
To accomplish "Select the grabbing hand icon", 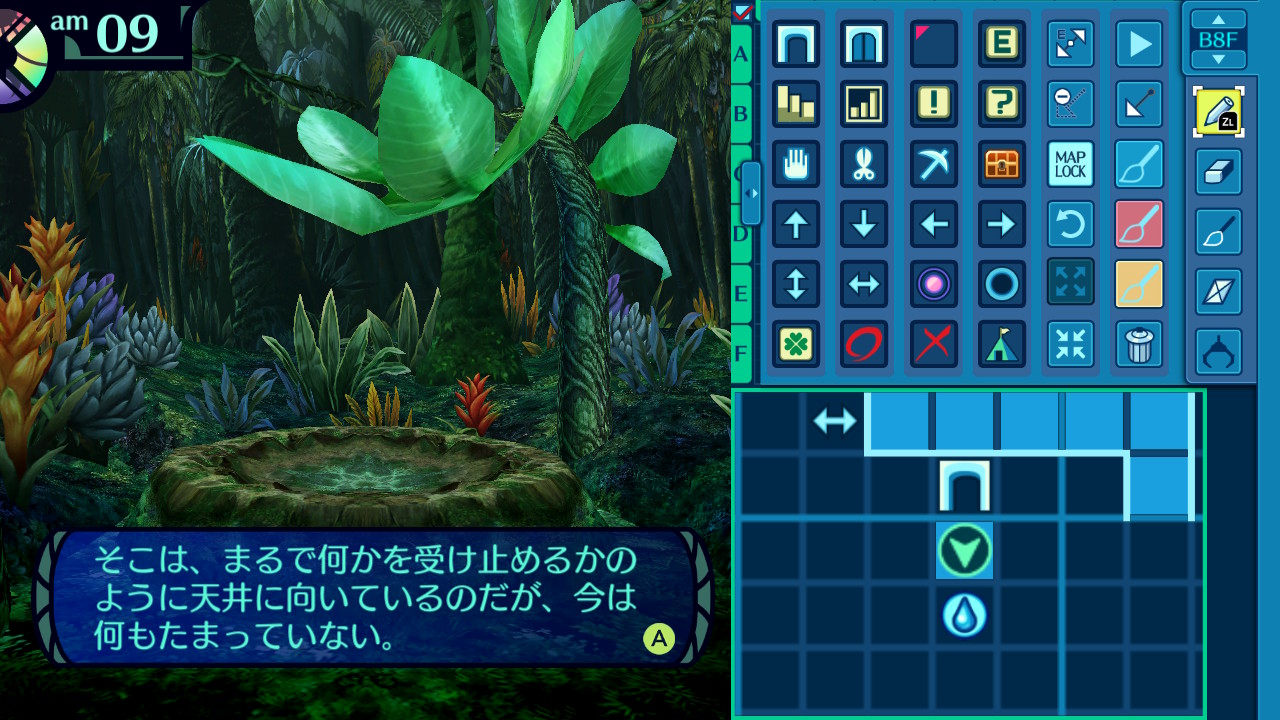I will pos(796,164).
